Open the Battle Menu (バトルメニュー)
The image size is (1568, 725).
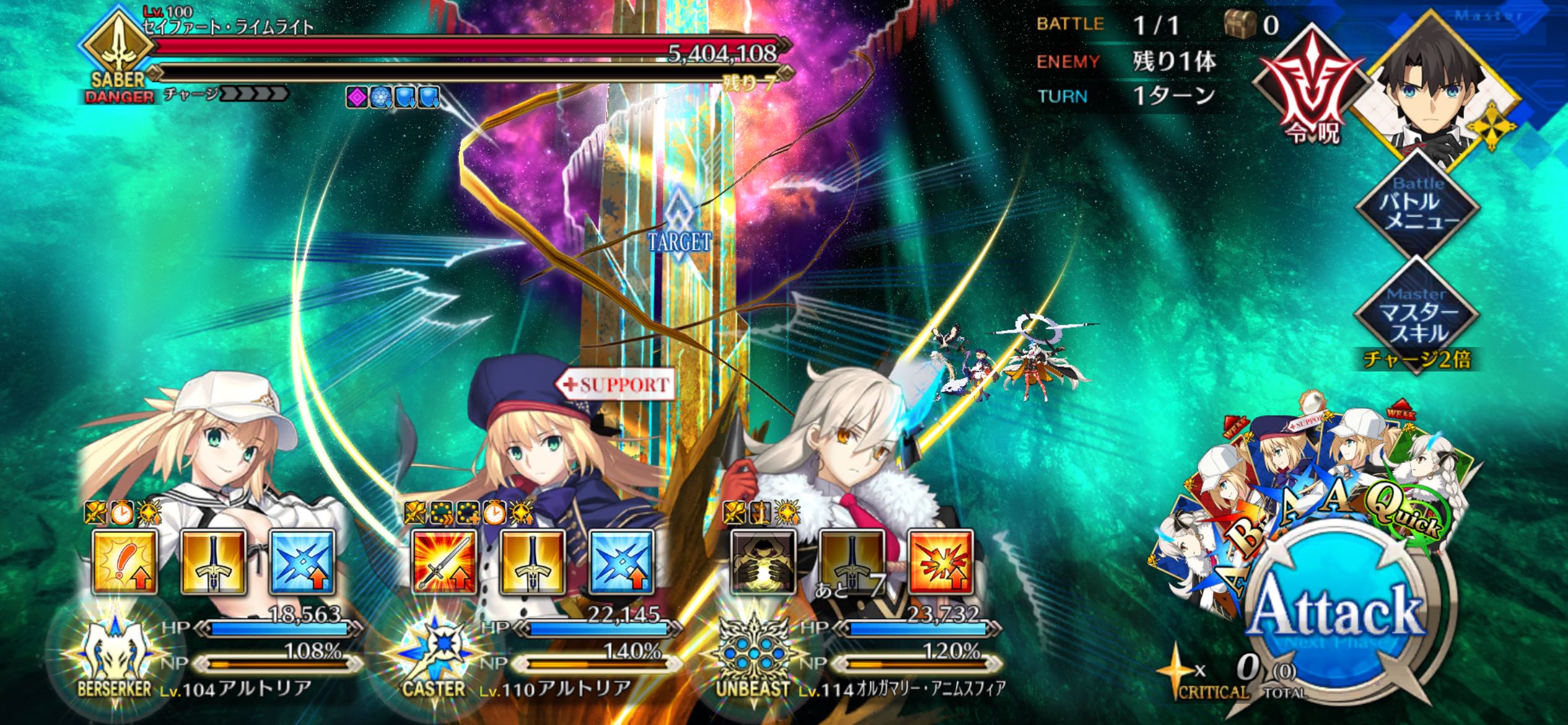[x=1419, y=204]
